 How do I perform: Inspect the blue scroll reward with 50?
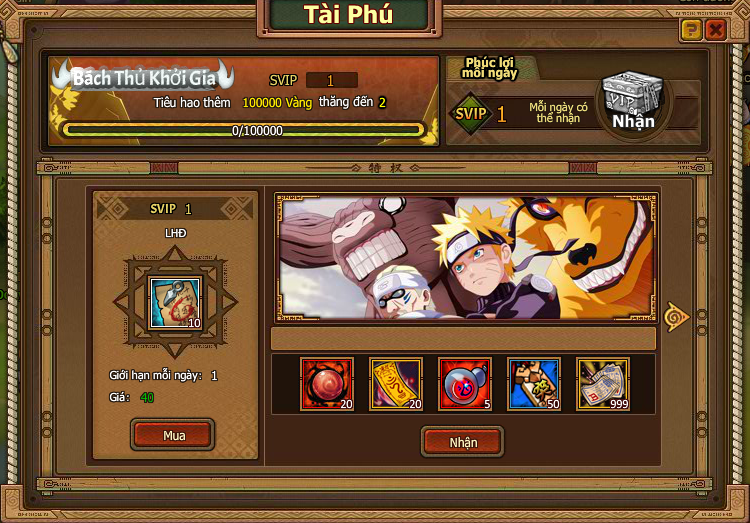[534, 384]
